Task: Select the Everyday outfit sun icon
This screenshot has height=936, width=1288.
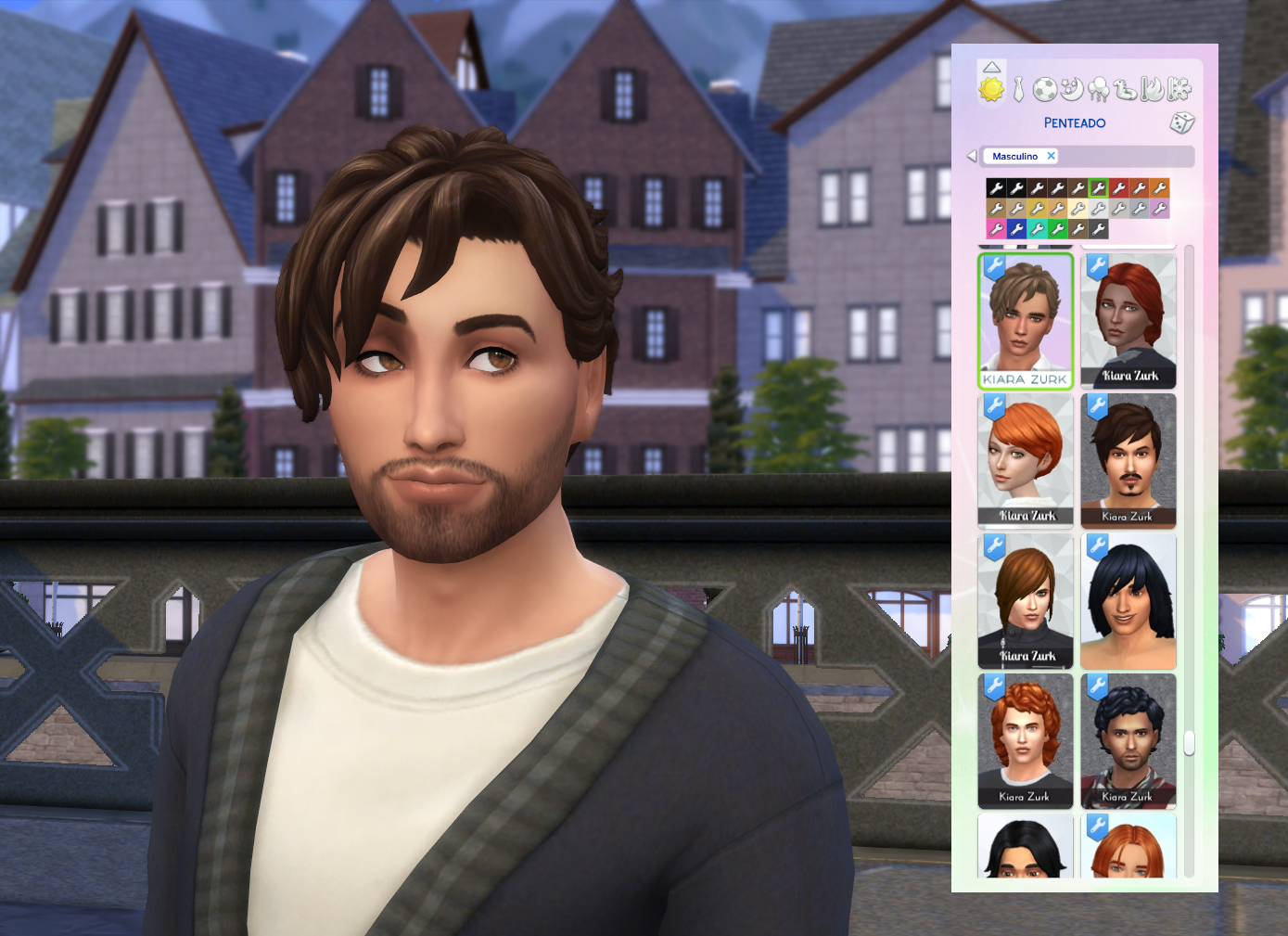Action: [x=990, y=90]
